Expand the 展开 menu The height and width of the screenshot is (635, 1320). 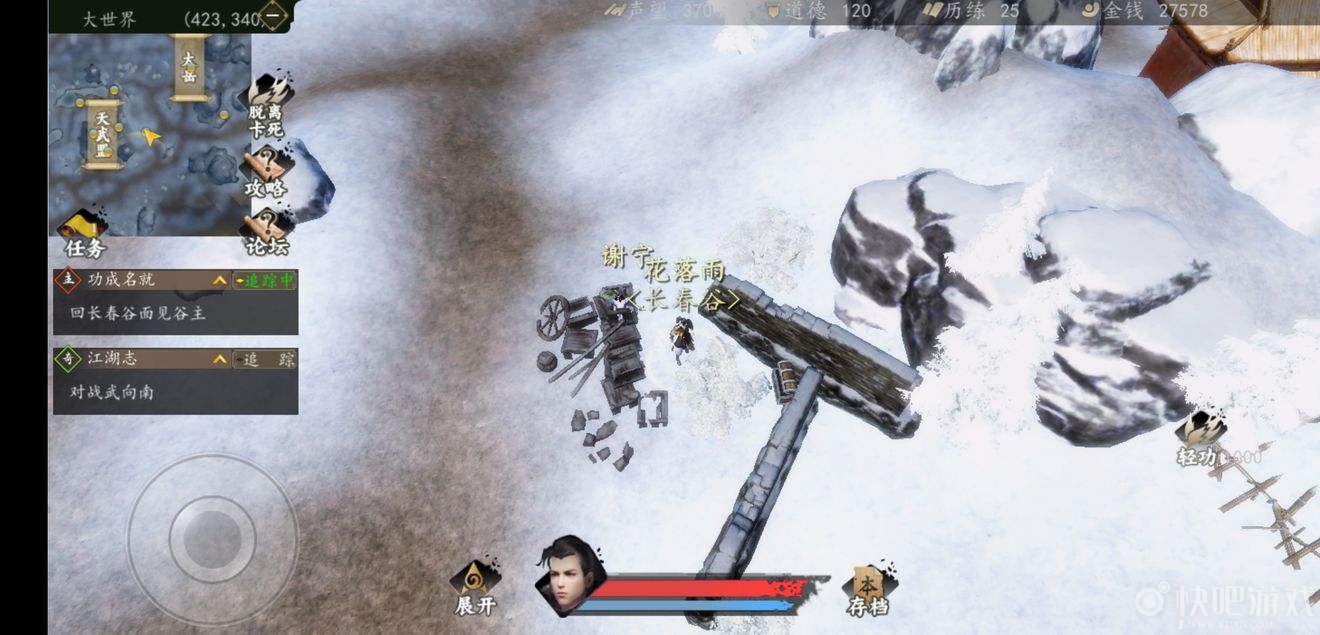[475, 589]
